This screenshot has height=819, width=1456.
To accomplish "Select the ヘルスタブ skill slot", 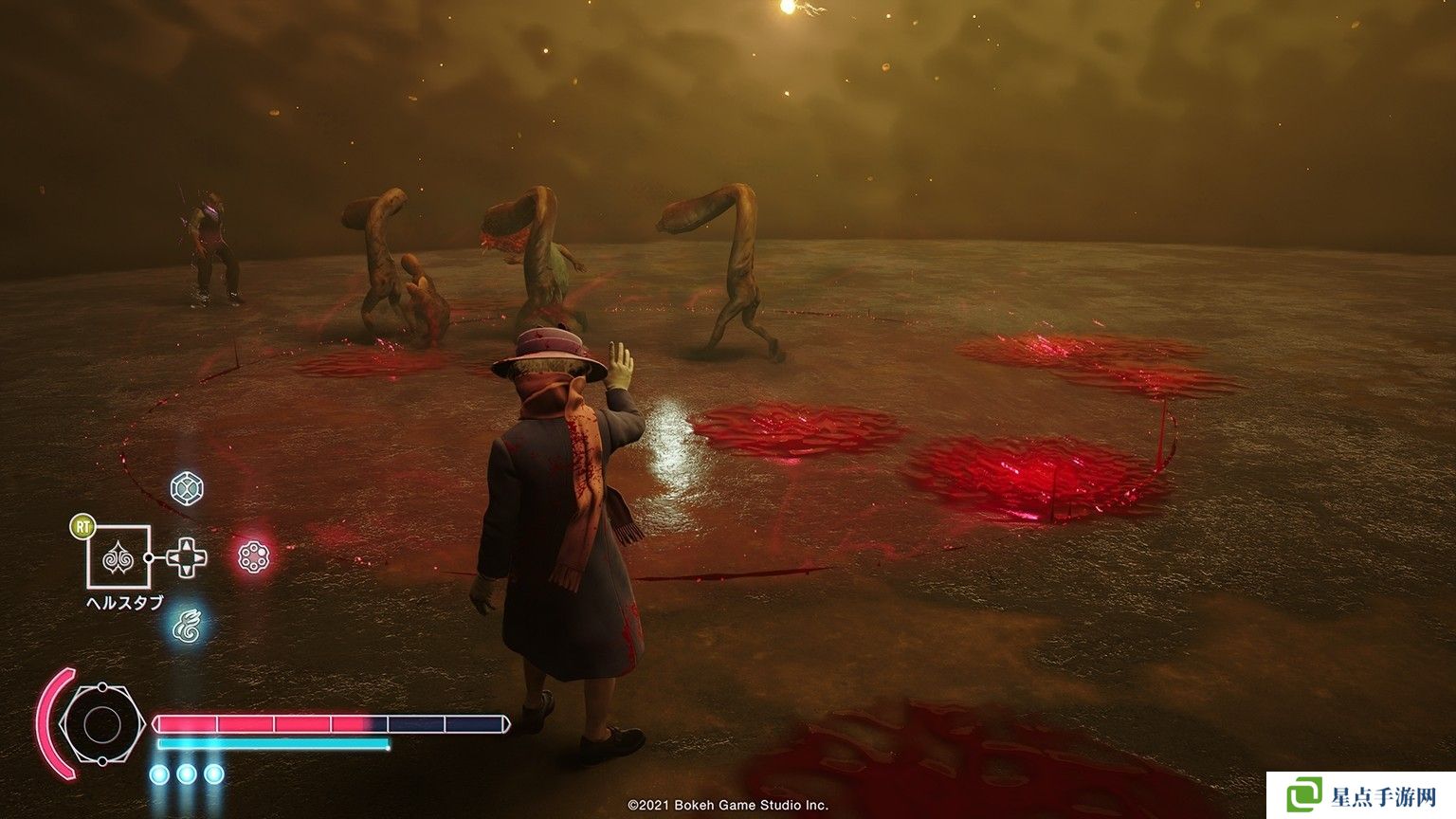I will tap(118, 556).
